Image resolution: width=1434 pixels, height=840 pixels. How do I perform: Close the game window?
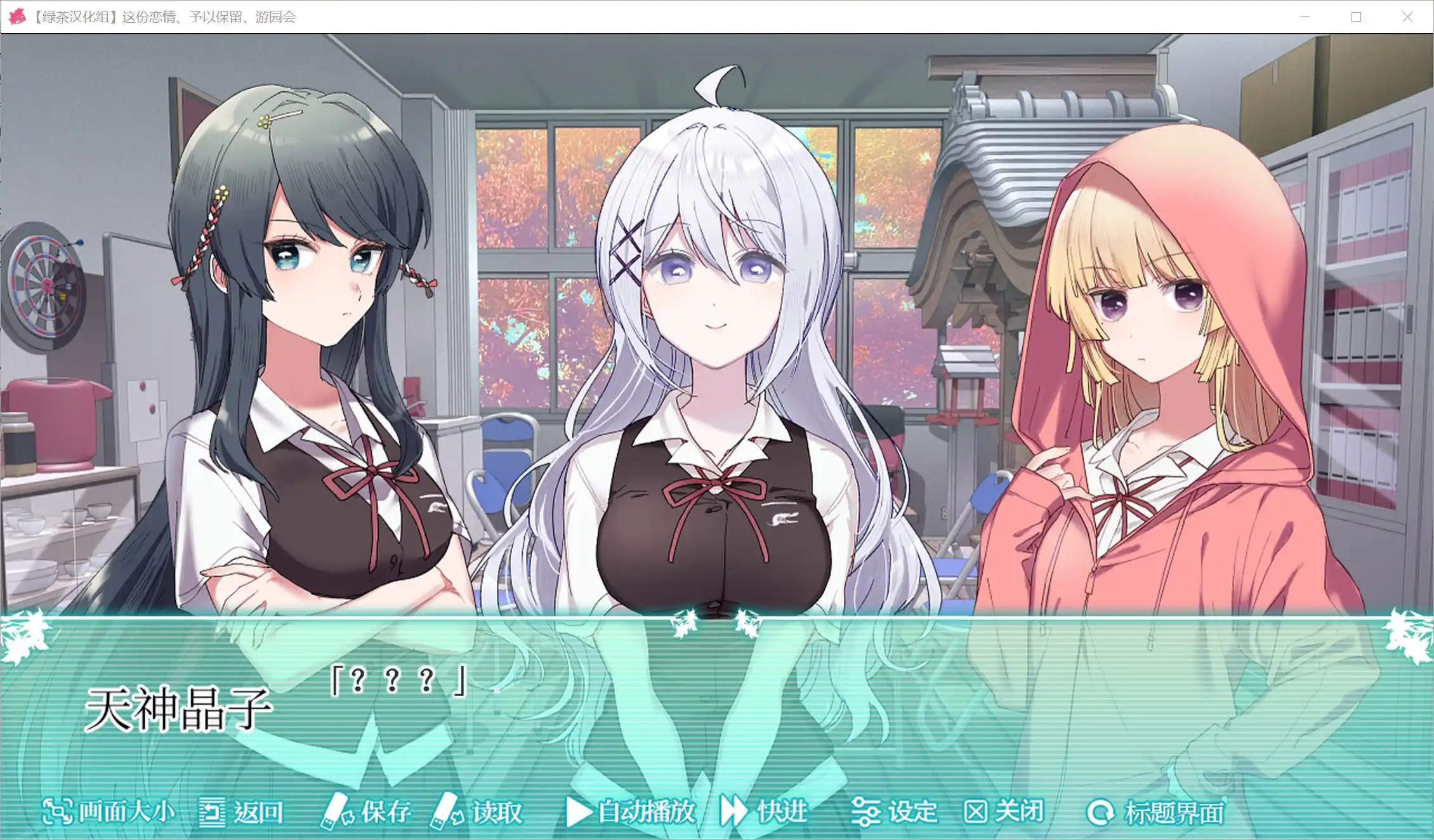coord(1407,17)
